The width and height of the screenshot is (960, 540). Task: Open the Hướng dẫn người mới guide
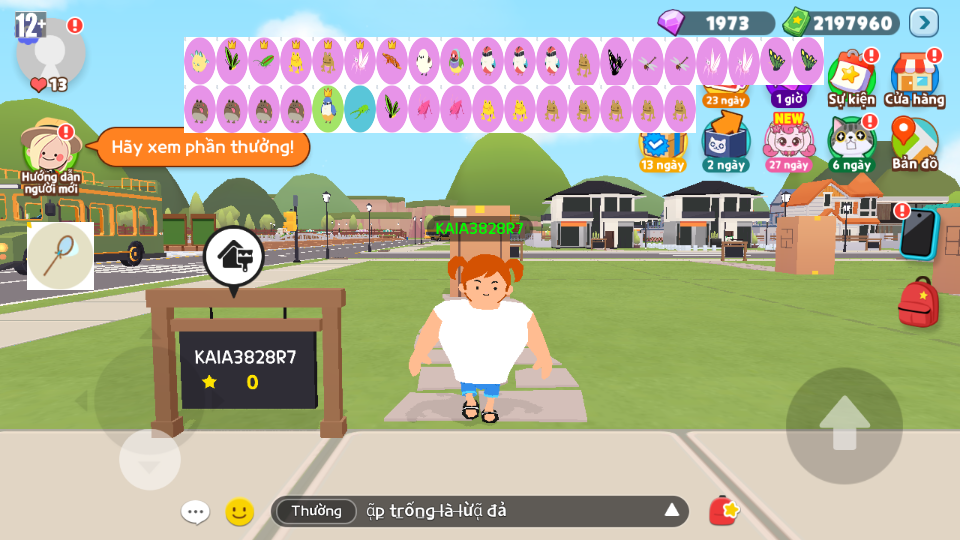point(53,156)
